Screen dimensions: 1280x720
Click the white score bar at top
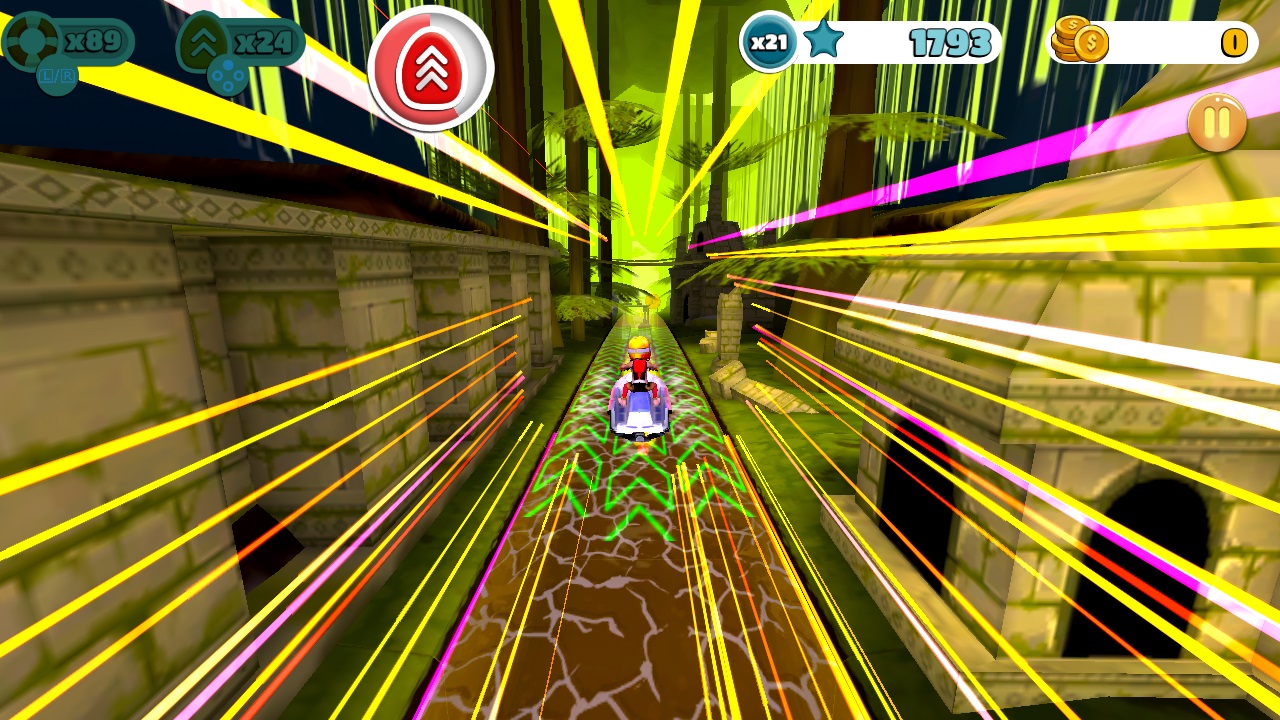point(900,42)
